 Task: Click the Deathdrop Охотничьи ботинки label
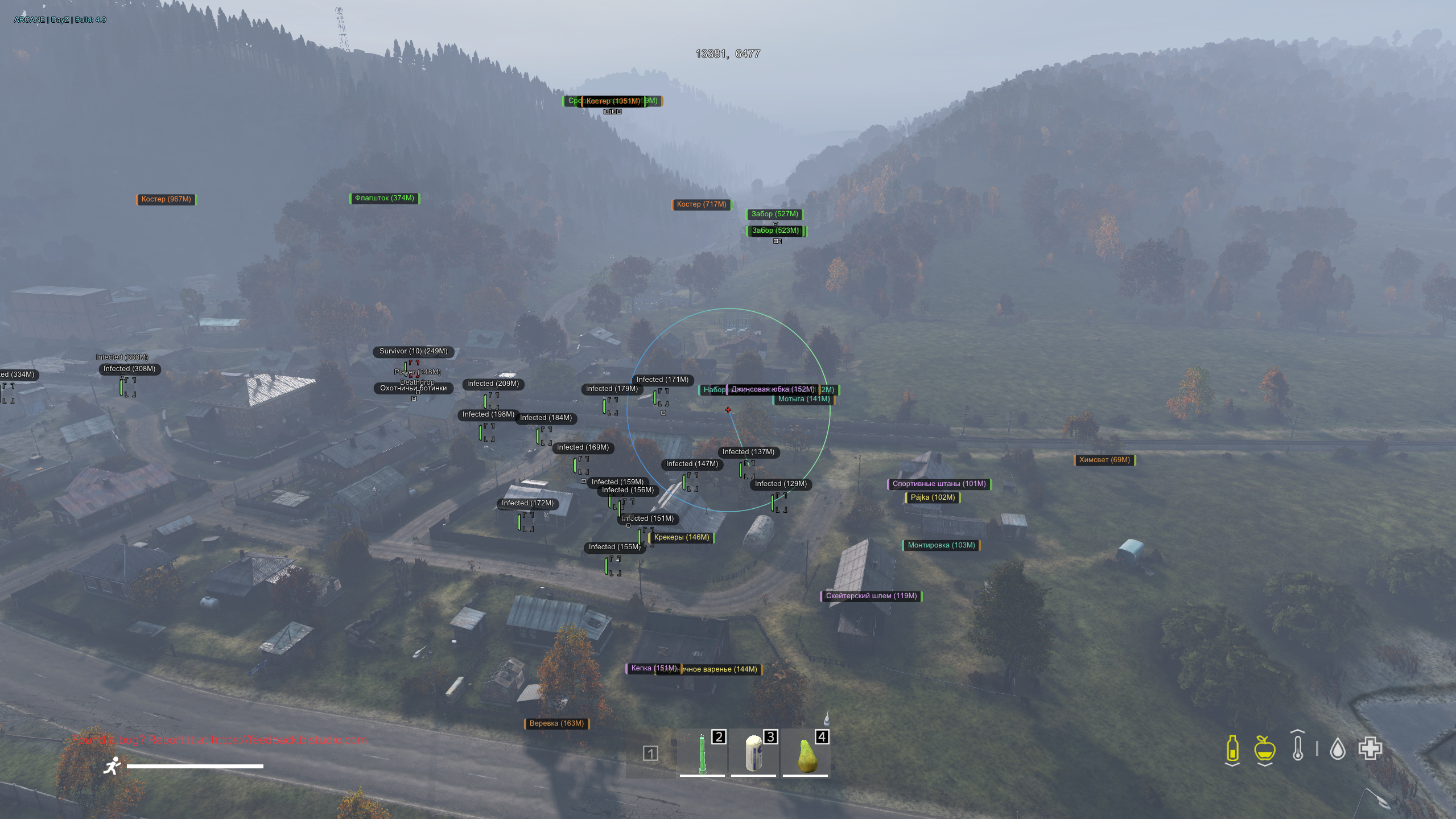(414, 385)
